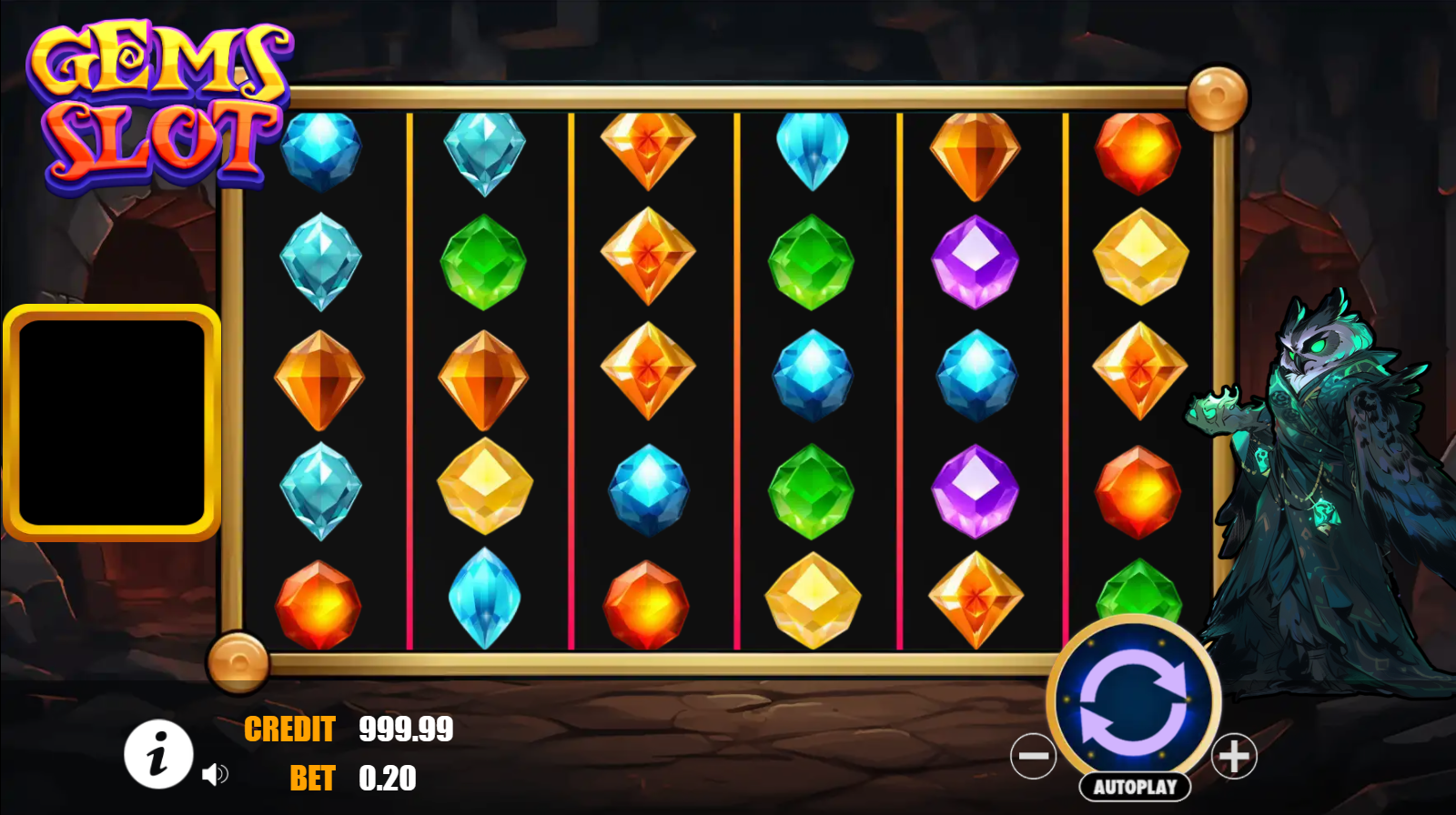Click the AUTOPLAY label to open options
Image resolution: width=1456 pixels, height=815 pixels.
click(x=1136, y=784)
